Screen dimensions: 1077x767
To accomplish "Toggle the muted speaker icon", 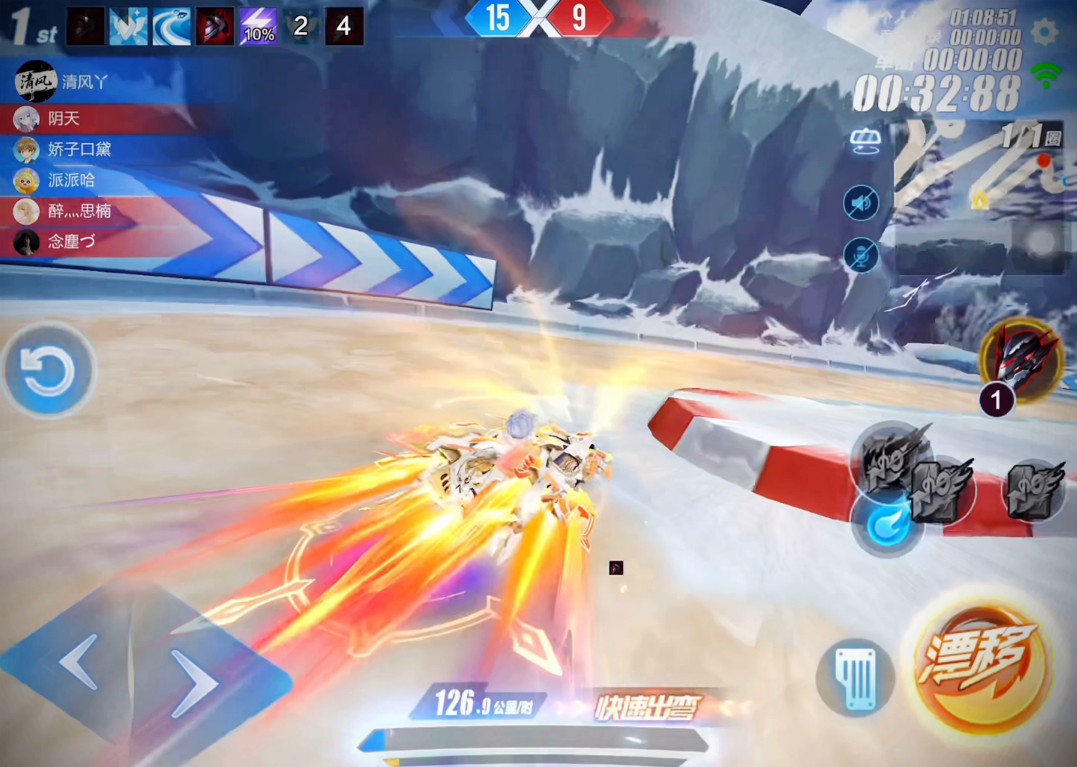I will click(861, 203).
